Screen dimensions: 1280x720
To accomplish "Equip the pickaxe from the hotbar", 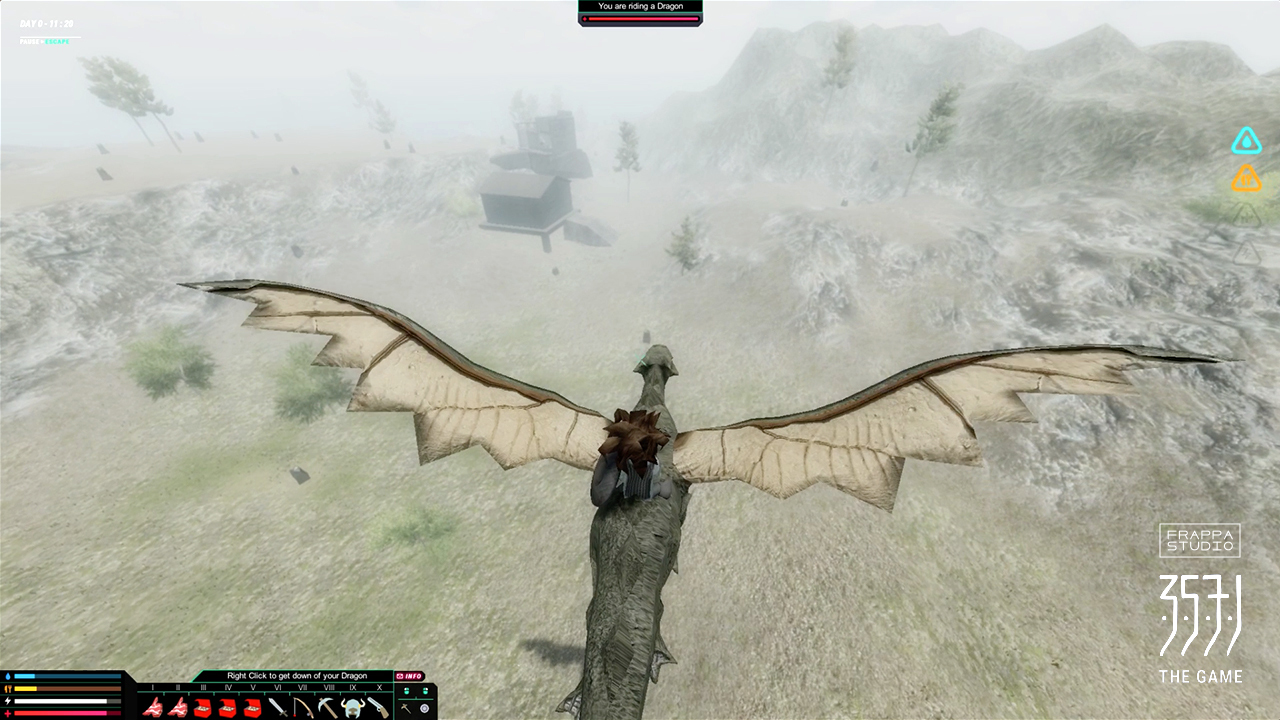I will coord(328,707).
